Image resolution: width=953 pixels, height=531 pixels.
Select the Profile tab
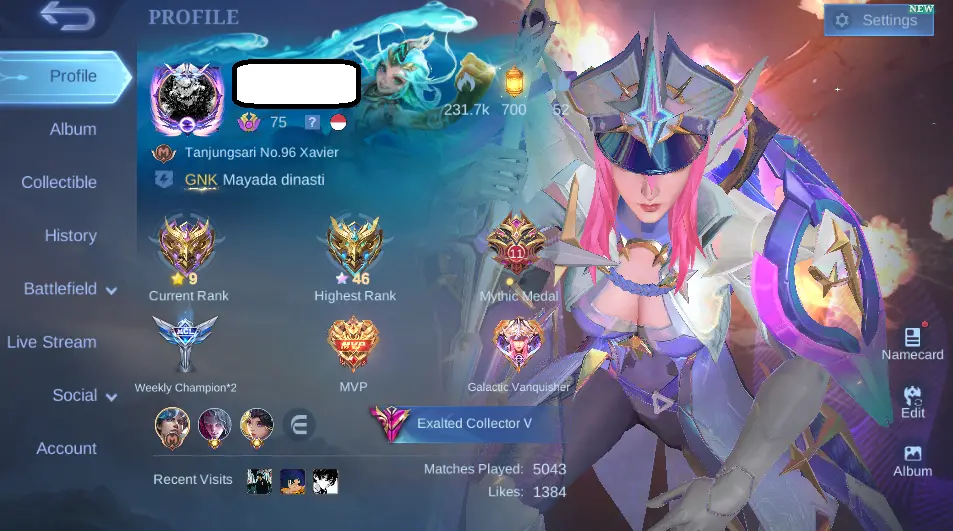(72, 76)
